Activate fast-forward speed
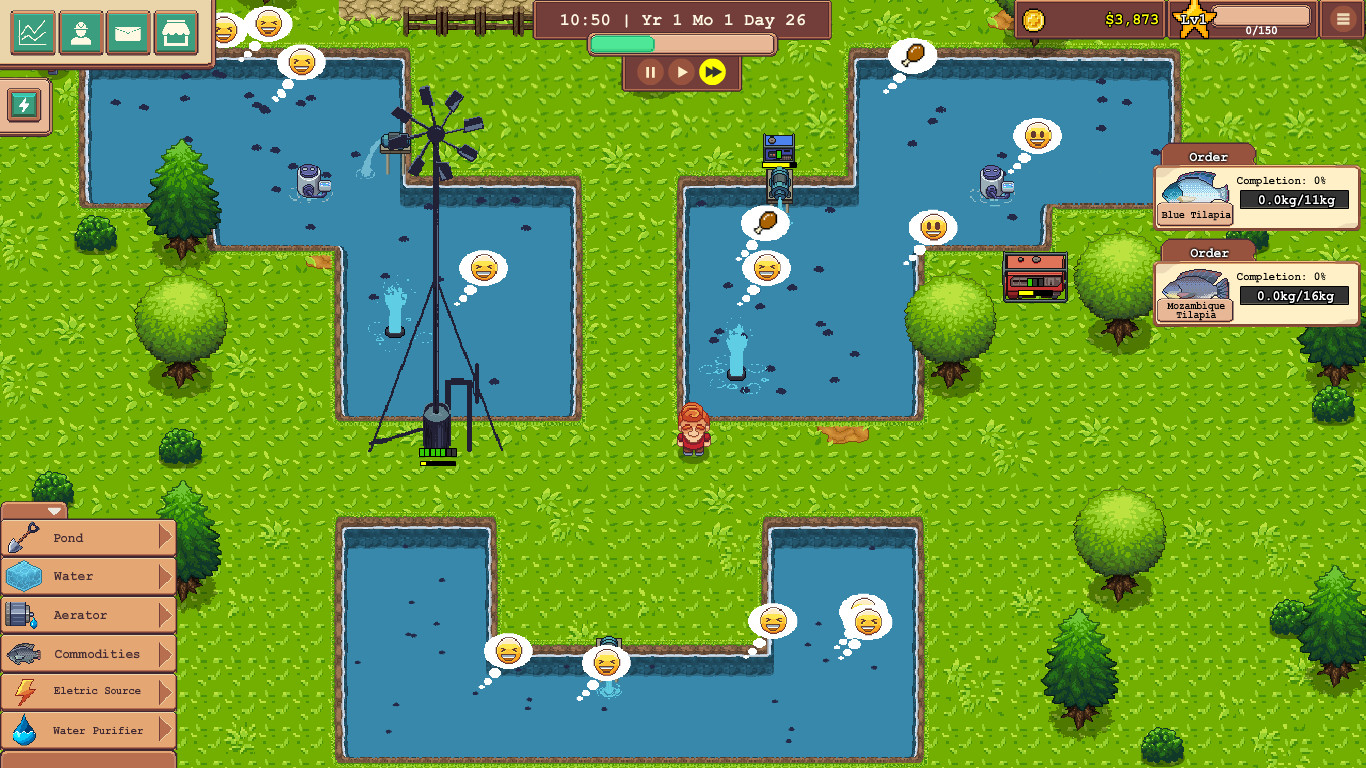 pyautogui.click(x=714, y=72)
